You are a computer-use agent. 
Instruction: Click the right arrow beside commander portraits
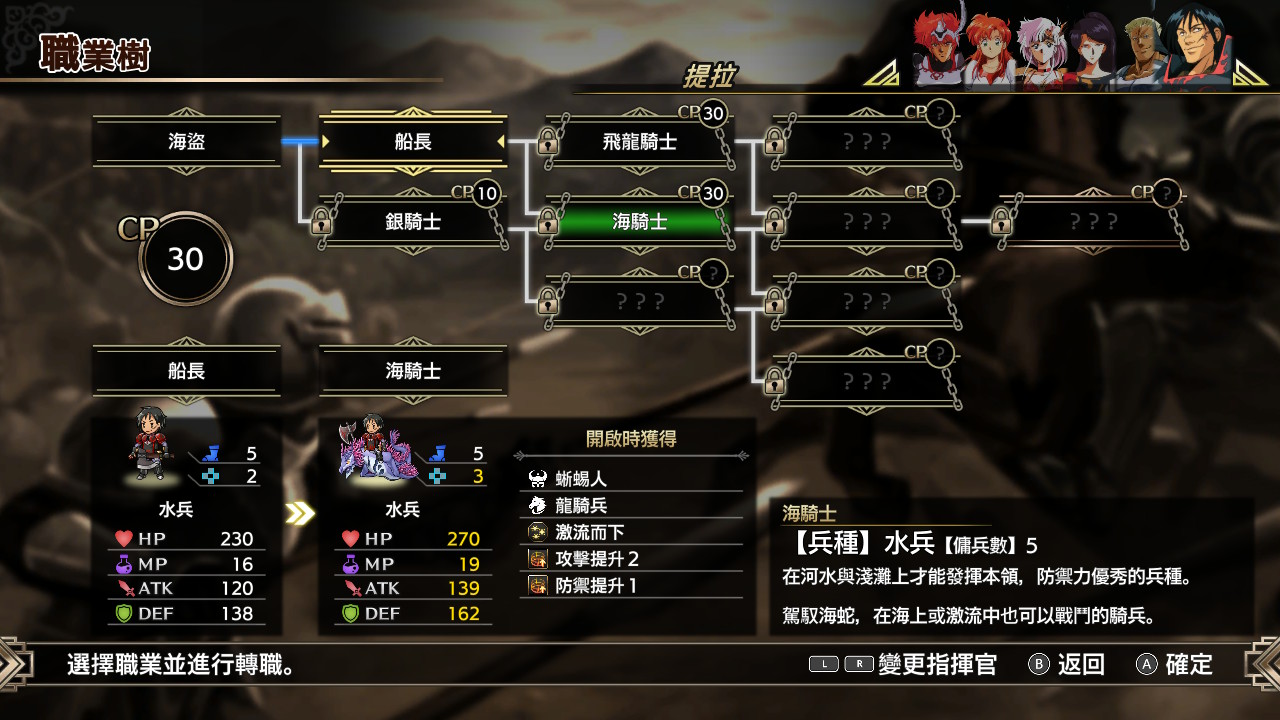[x=1251, y=73]
